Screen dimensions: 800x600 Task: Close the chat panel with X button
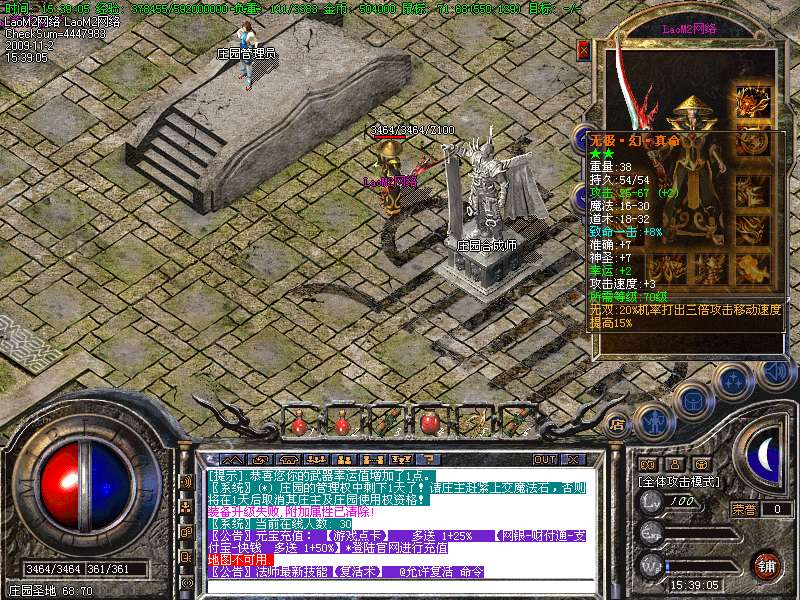574,459
